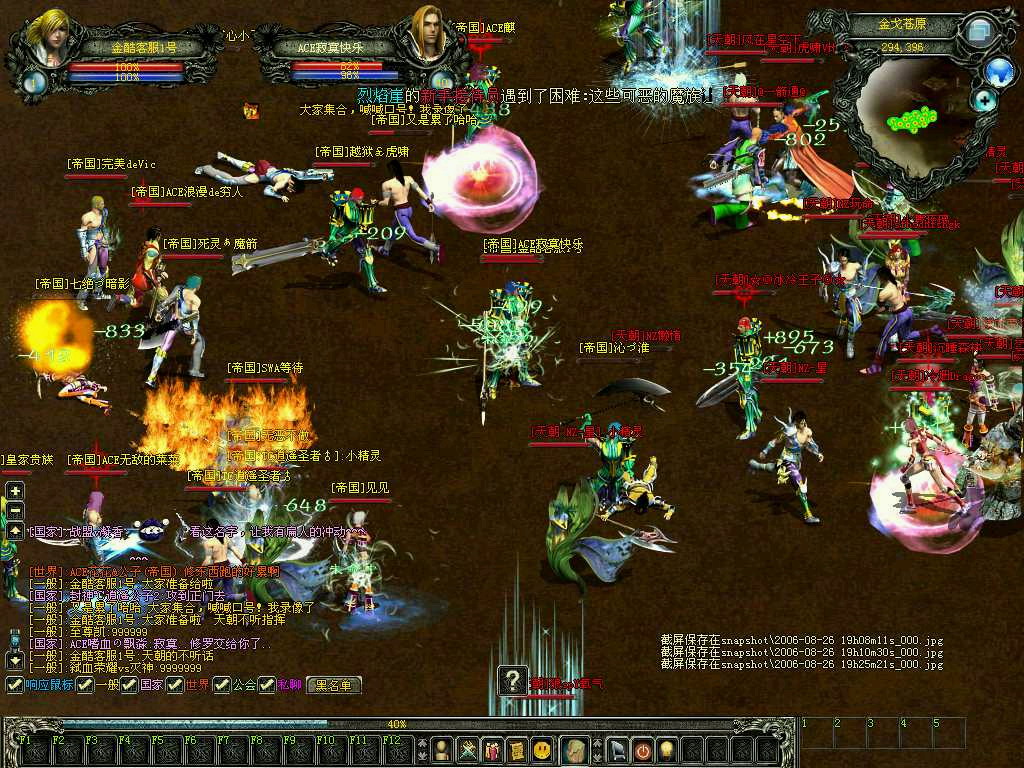Click the blue globe button beside the minimap
1024x768 pixels.
click(998, 71)
